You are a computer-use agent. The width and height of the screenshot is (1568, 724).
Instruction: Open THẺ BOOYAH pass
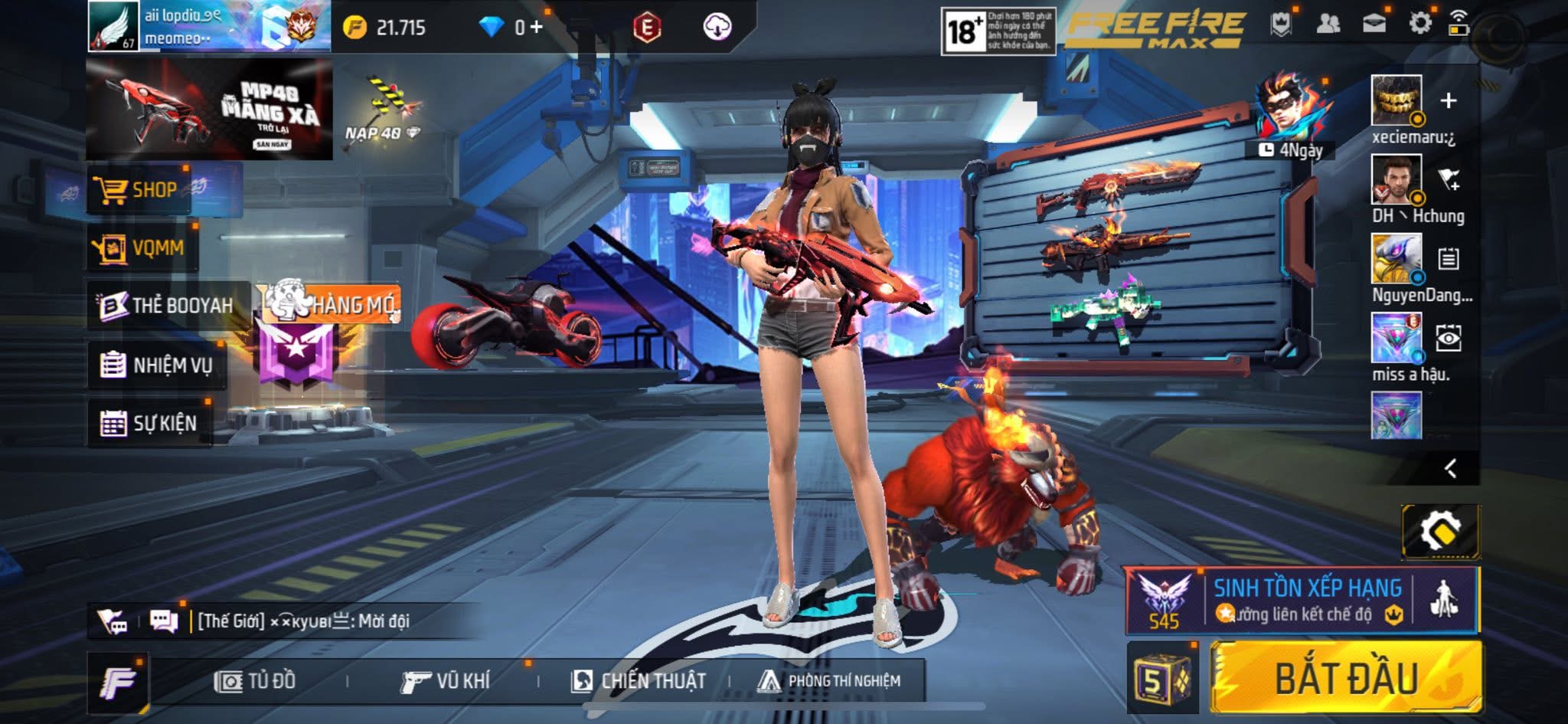click(168, 306)
